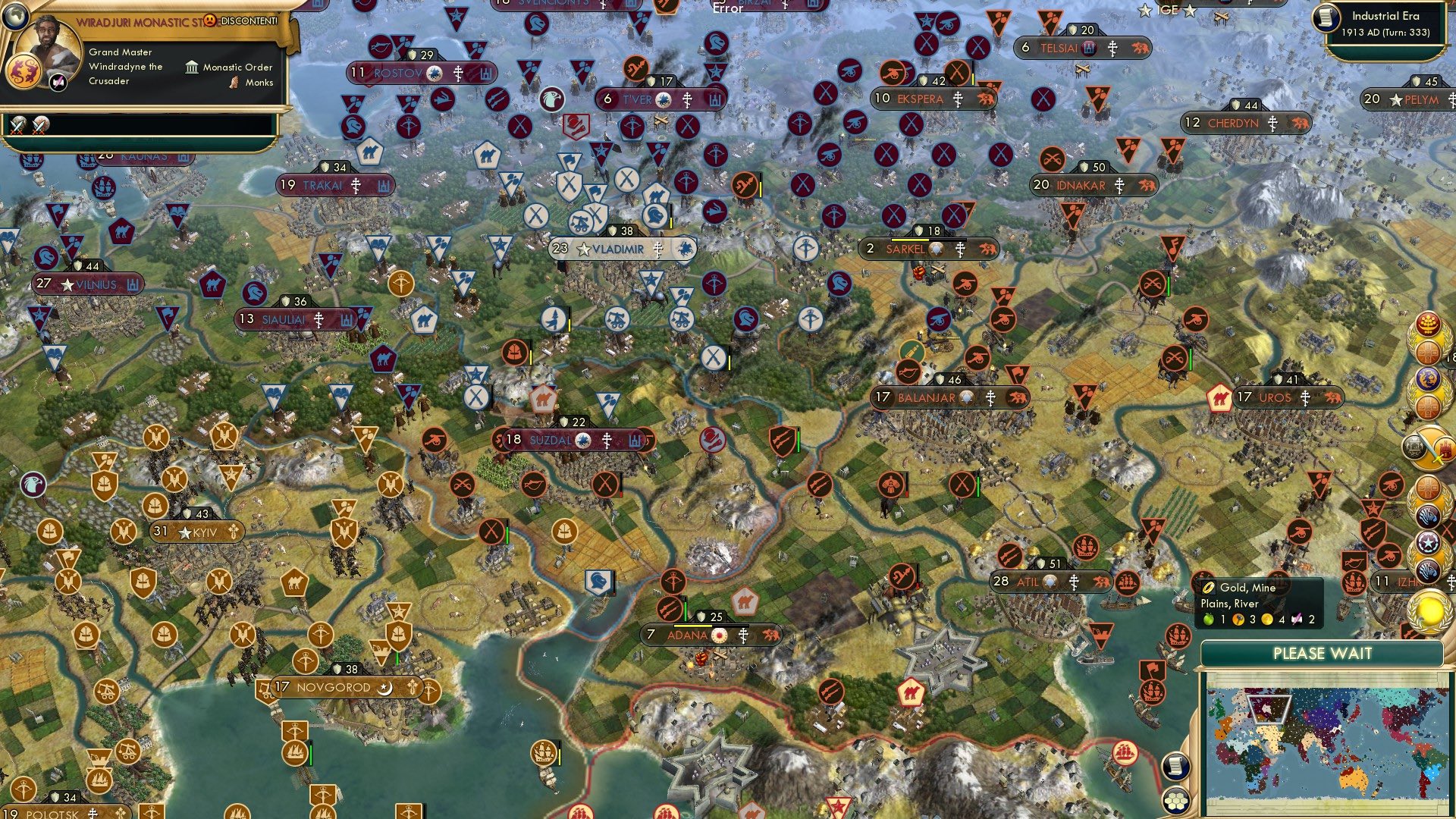Click the Monastic Order temple icon

point(193,68)
